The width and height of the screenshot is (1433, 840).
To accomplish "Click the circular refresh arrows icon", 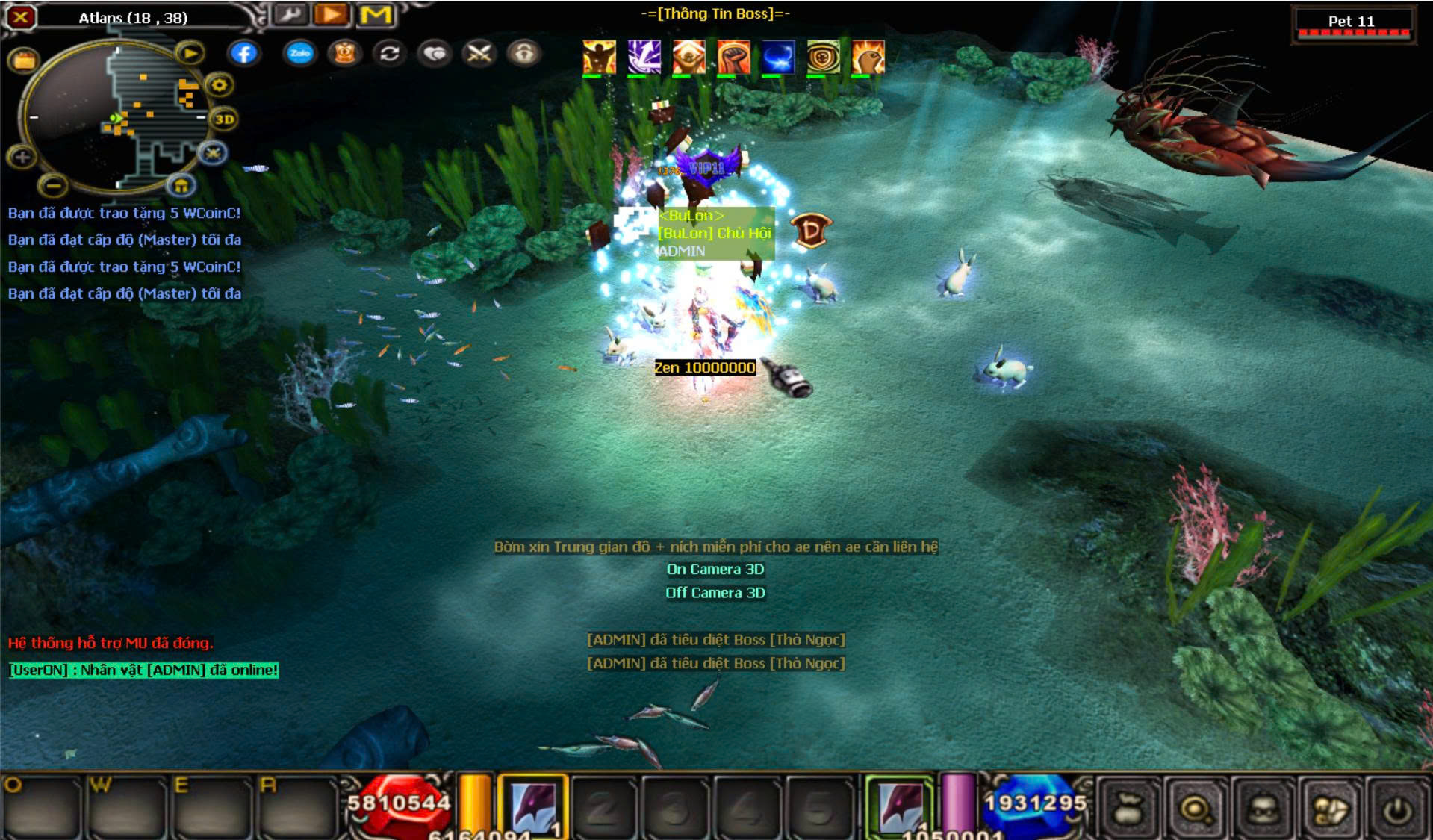I will [389, 53].
